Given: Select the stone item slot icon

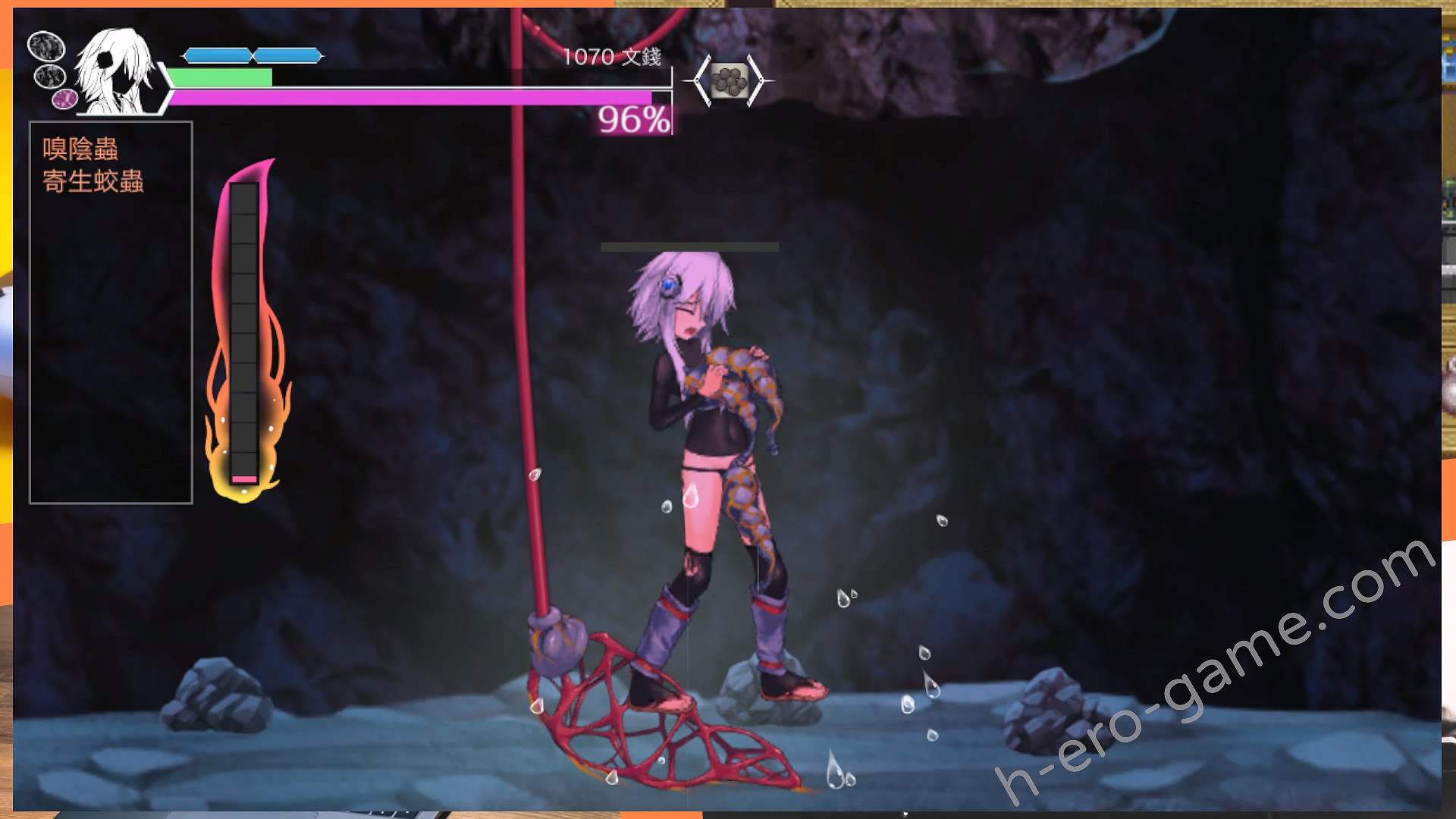Looking at the screenshot, I should pyautogui.click(x=729, y=80).
